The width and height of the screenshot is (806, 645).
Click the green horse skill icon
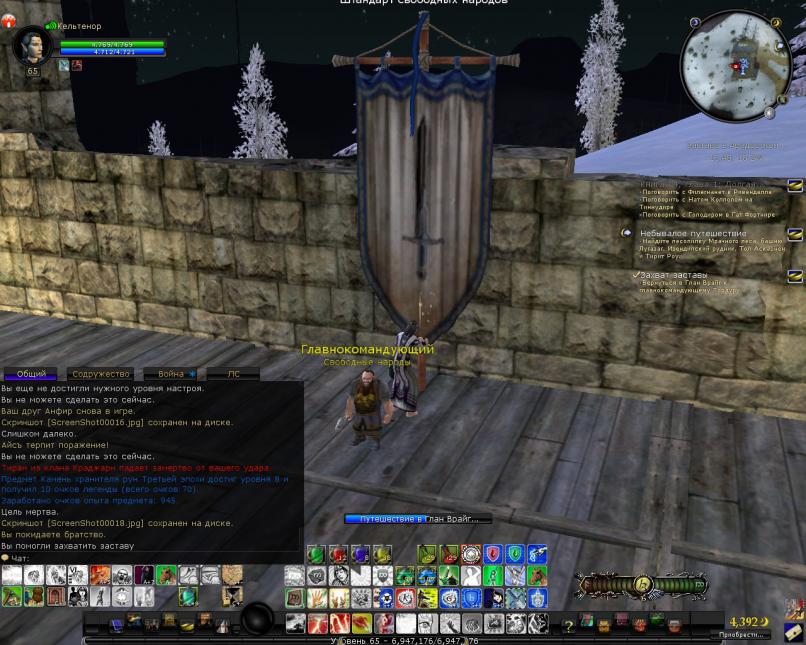coord(166,574)
